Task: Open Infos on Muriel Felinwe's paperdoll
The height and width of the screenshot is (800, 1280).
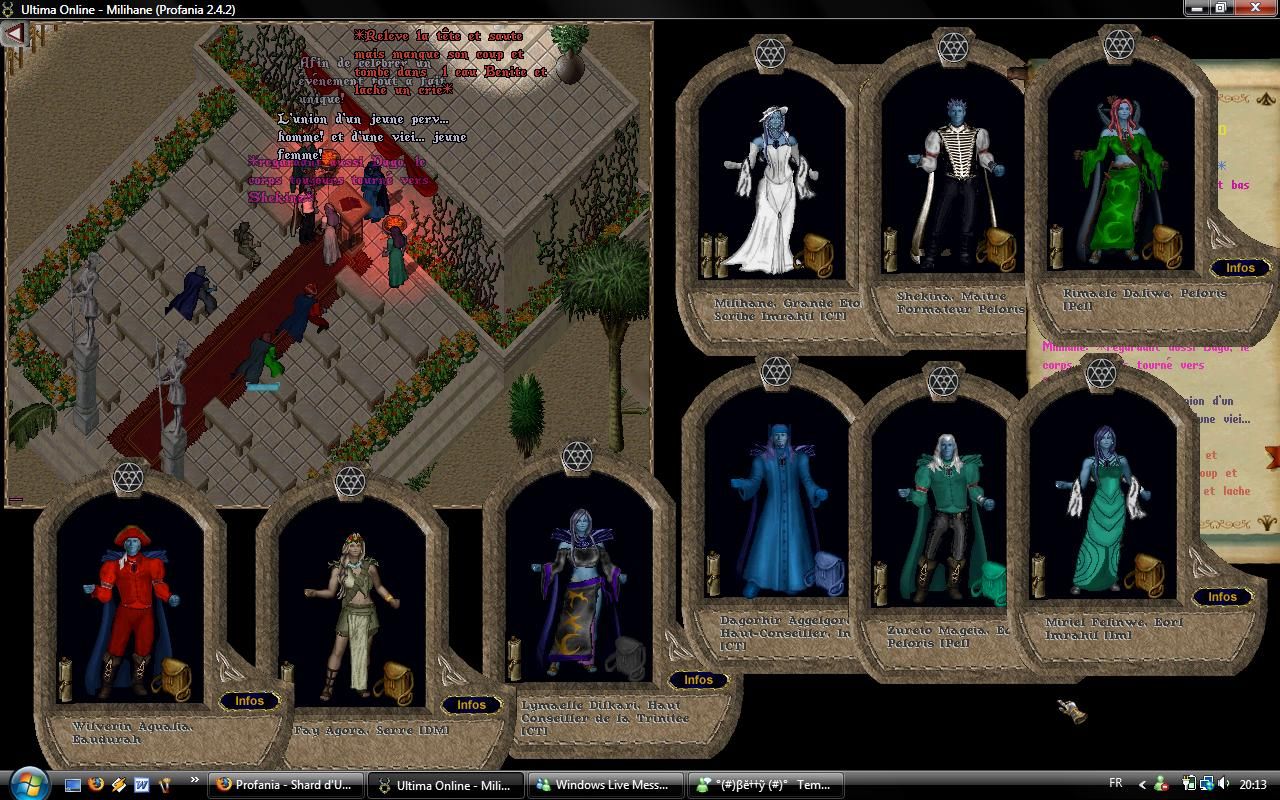Action: tap(1222, 597)
